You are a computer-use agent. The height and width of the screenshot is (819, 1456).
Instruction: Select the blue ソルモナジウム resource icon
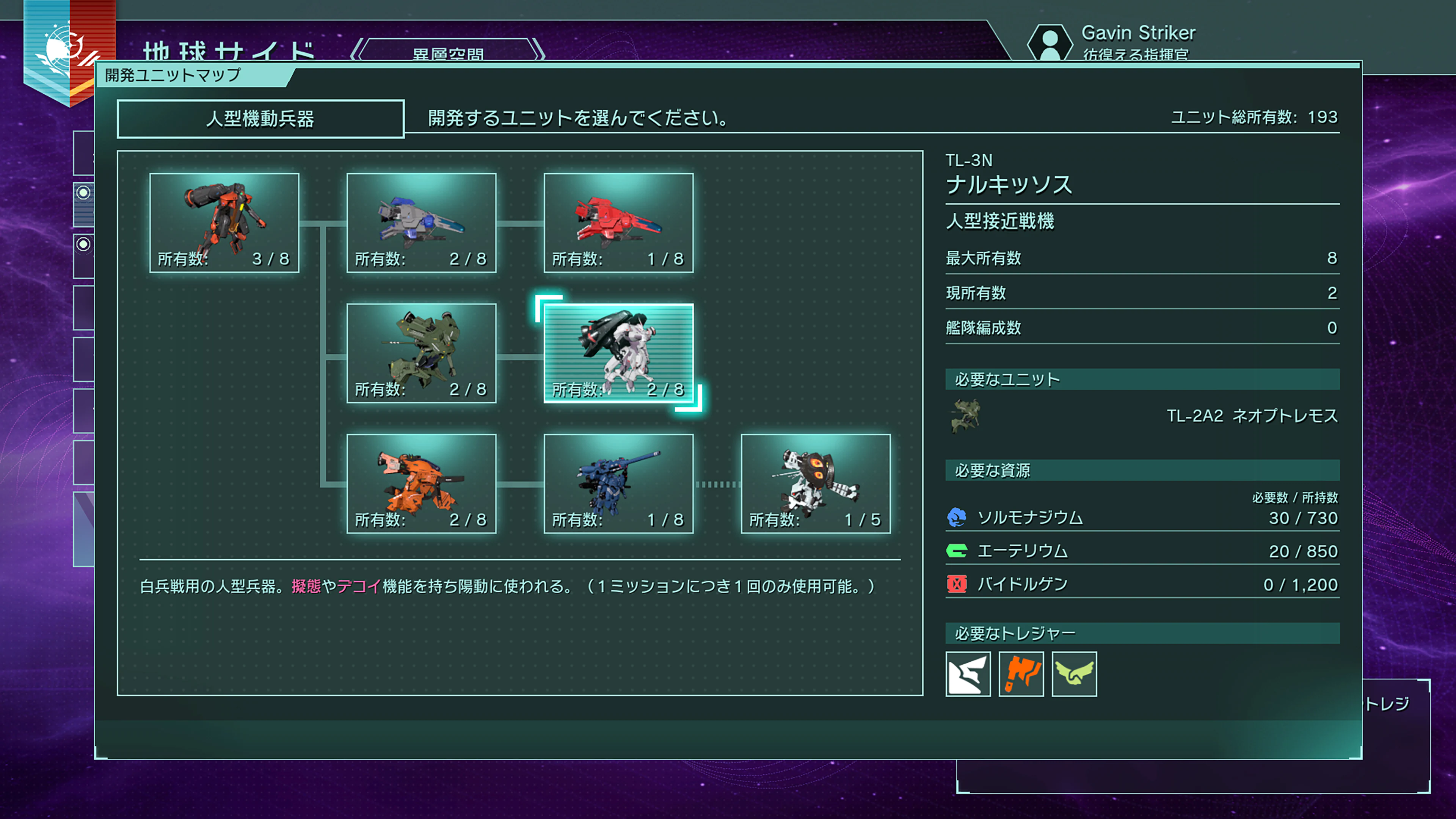point(958,518)
